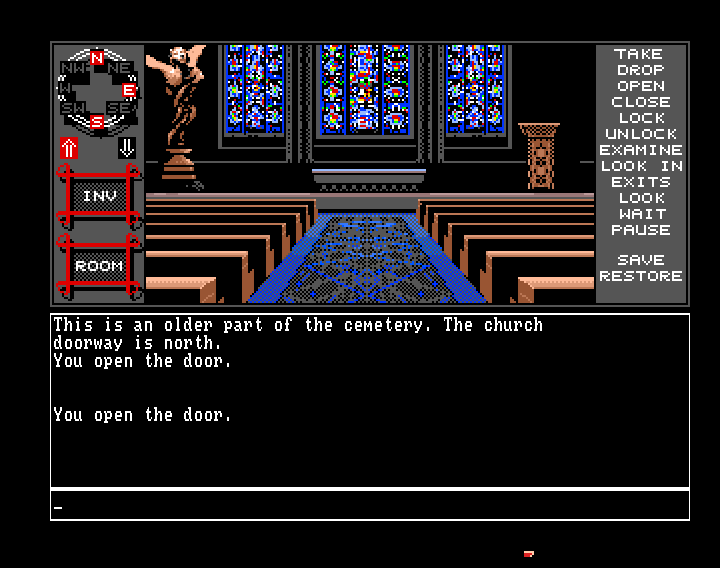Pick the OPEN verb from the list
This screenshot has height=568, width=720.
tap(640, 86)
